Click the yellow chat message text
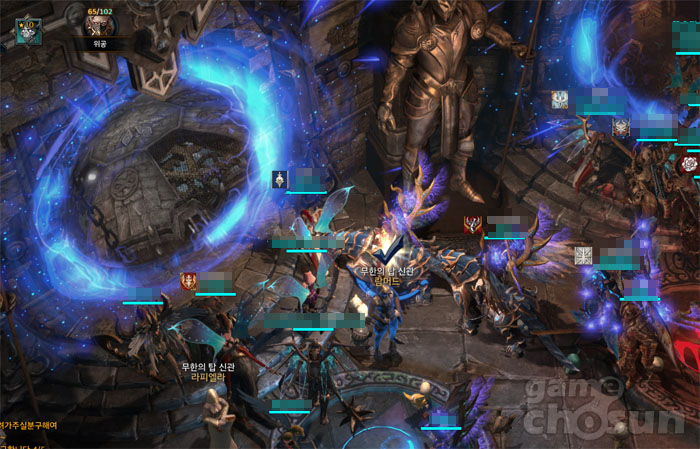 tap(28, 425)
